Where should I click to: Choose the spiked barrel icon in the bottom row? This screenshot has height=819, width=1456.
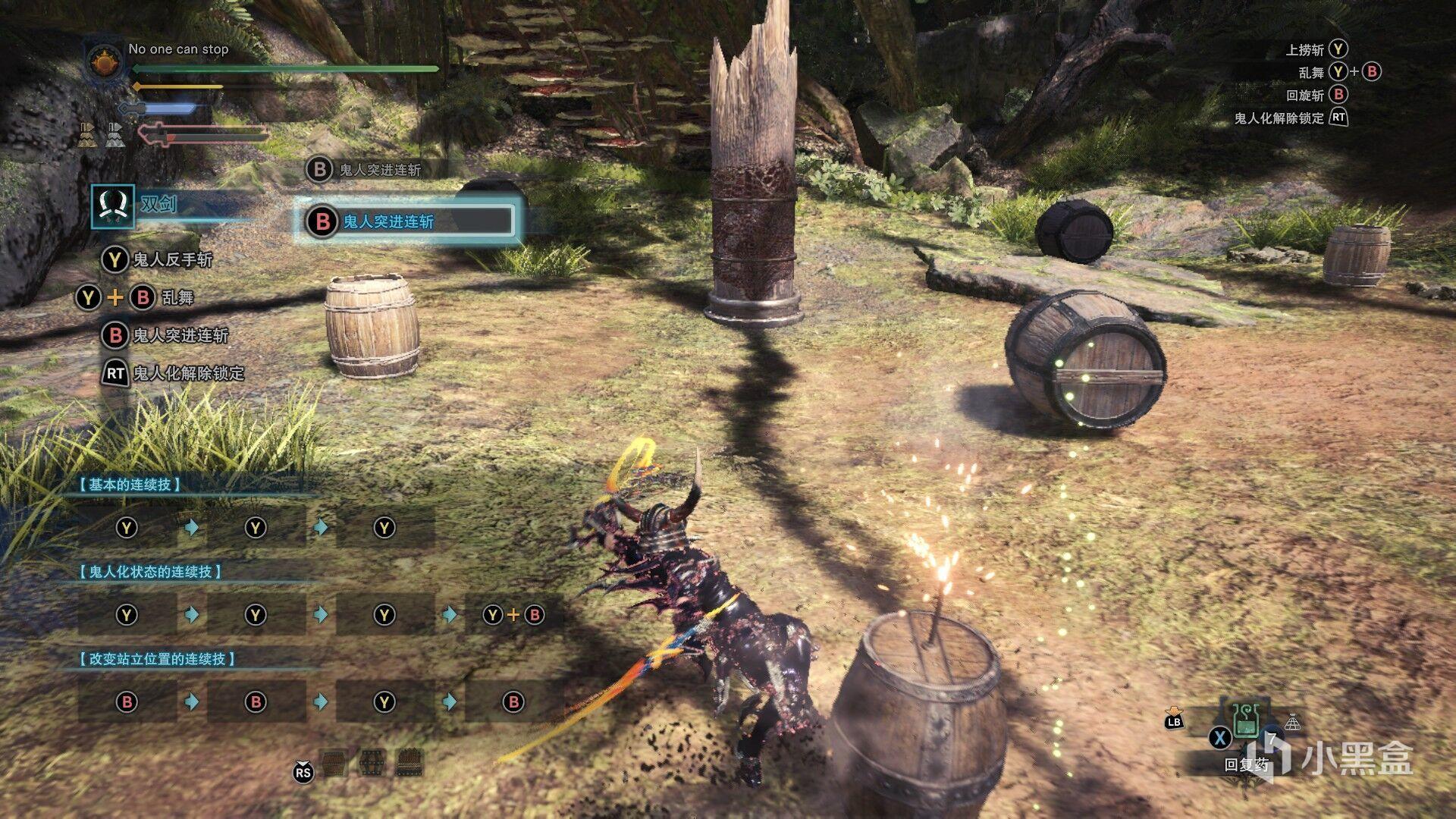[x=409, y=761]
